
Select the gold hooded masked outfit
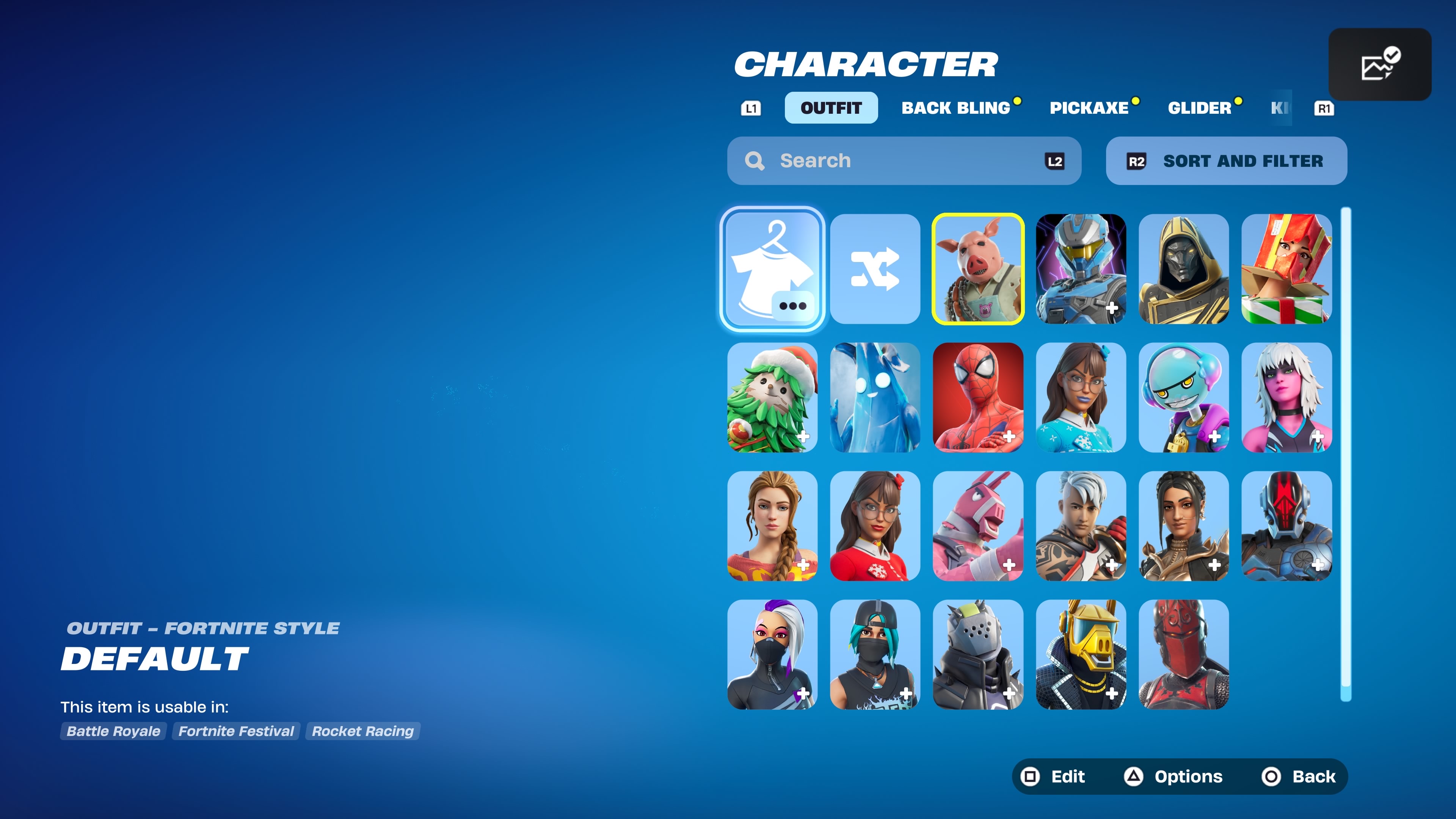coord(1183,269)
